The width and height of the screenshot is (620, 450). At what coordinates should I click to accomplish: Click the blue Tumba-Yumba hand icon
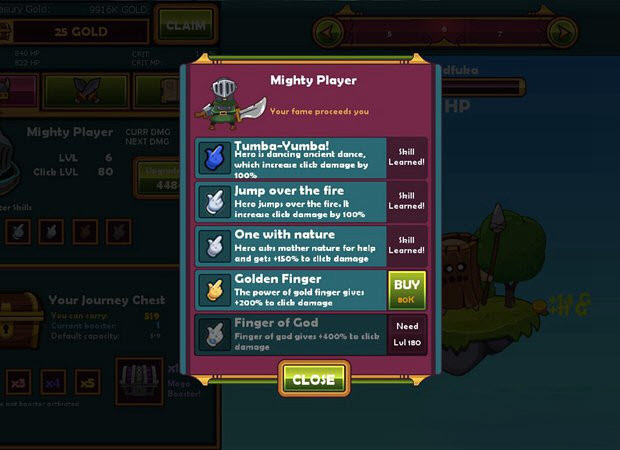(x=213, y=158)
